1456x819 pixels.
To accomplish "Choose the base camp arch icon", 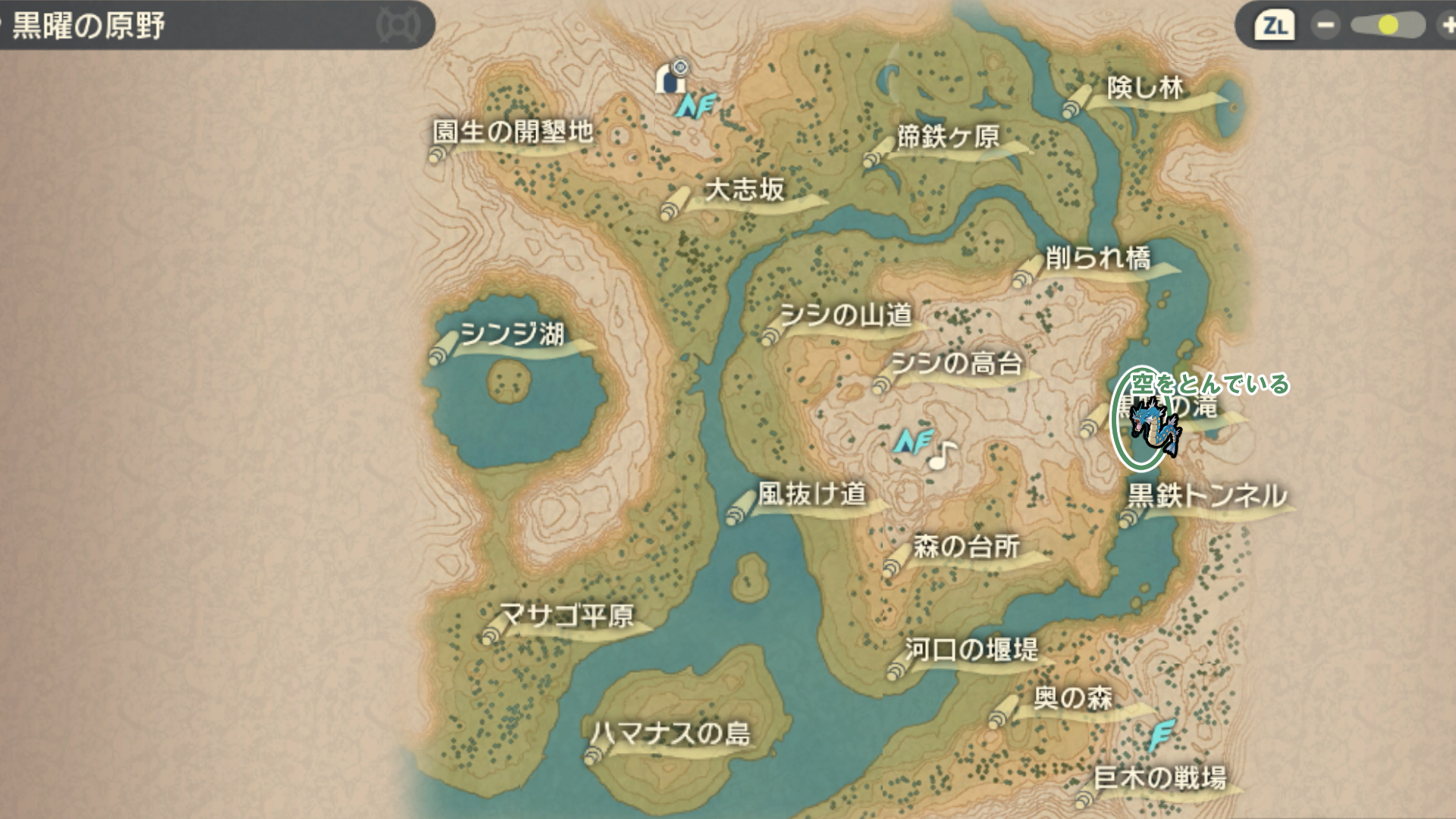I will 671,77.
